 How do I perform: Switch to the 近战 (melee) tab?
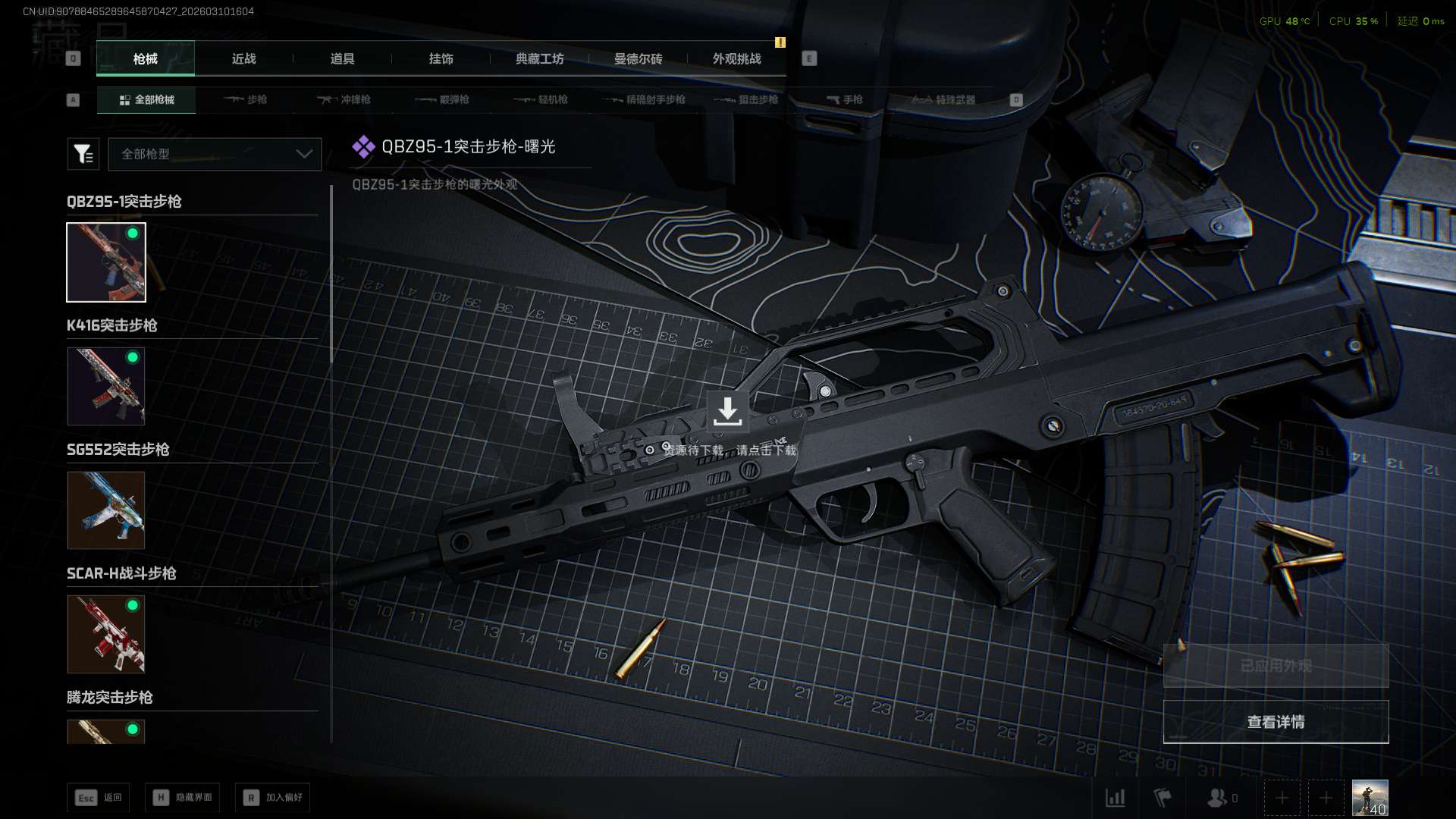point(243,58)
